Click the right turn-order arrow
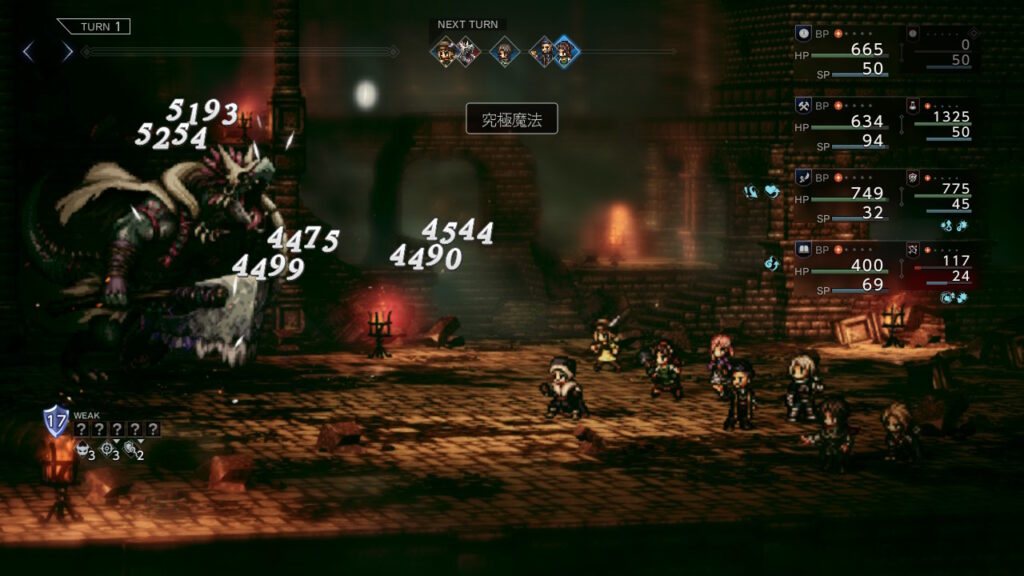This screenshot has height=576, width=1024. tap(67, 51)
